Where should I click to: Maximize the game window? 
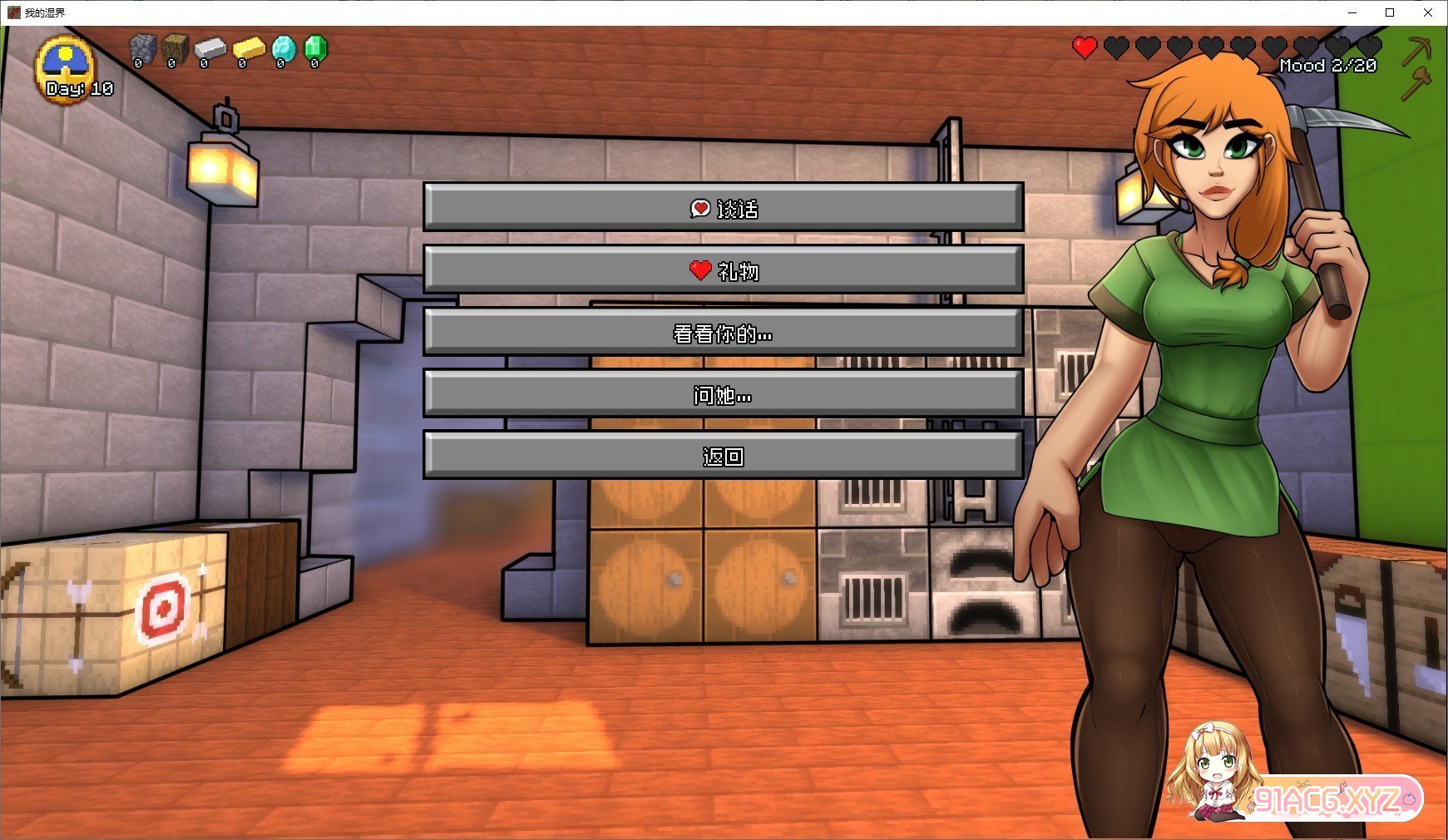pyautogui.click(x=1390, y=12)
